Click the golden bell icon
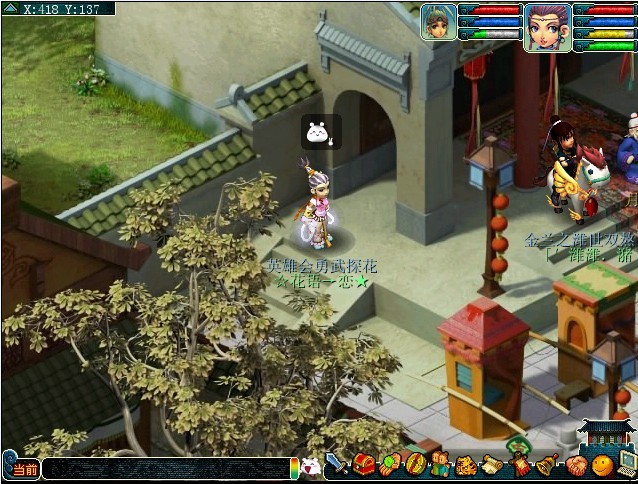Viewport: 638px width, 484px height. click(547, 465)
